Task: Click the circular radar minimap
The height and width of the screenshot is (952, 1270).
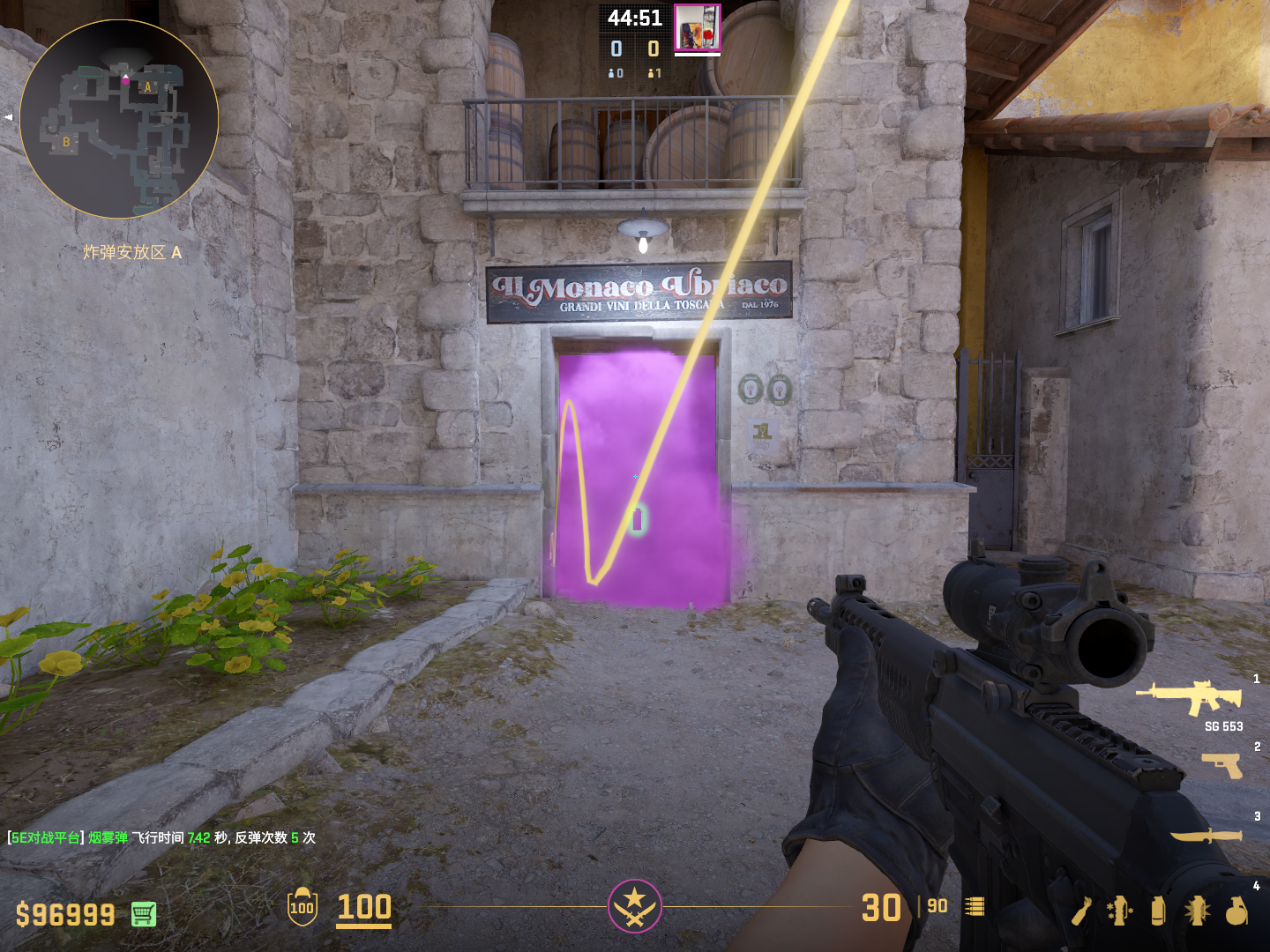Action: 119,119
